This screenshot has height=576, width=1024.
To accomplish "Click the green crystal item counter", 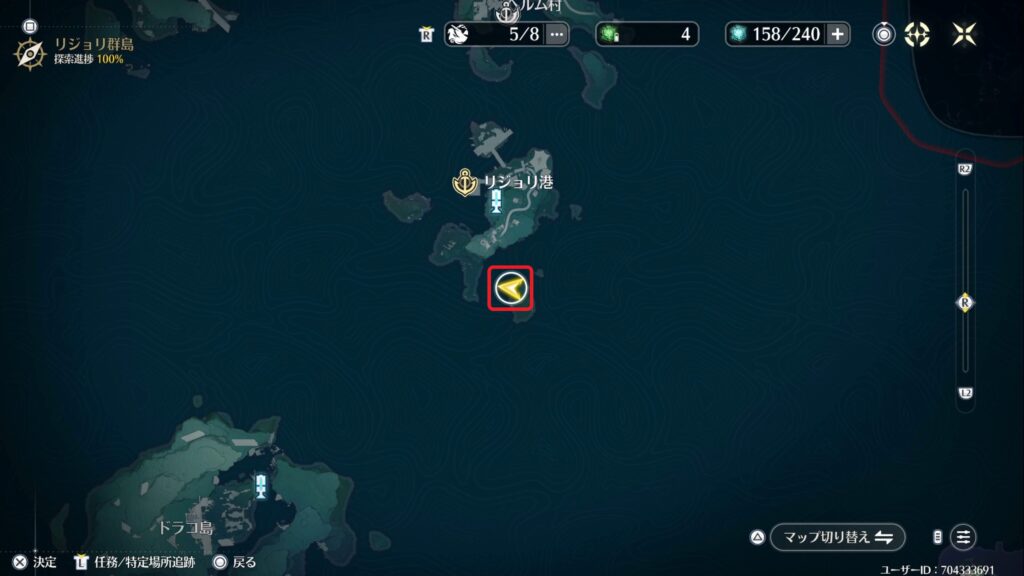I will 645,34.
